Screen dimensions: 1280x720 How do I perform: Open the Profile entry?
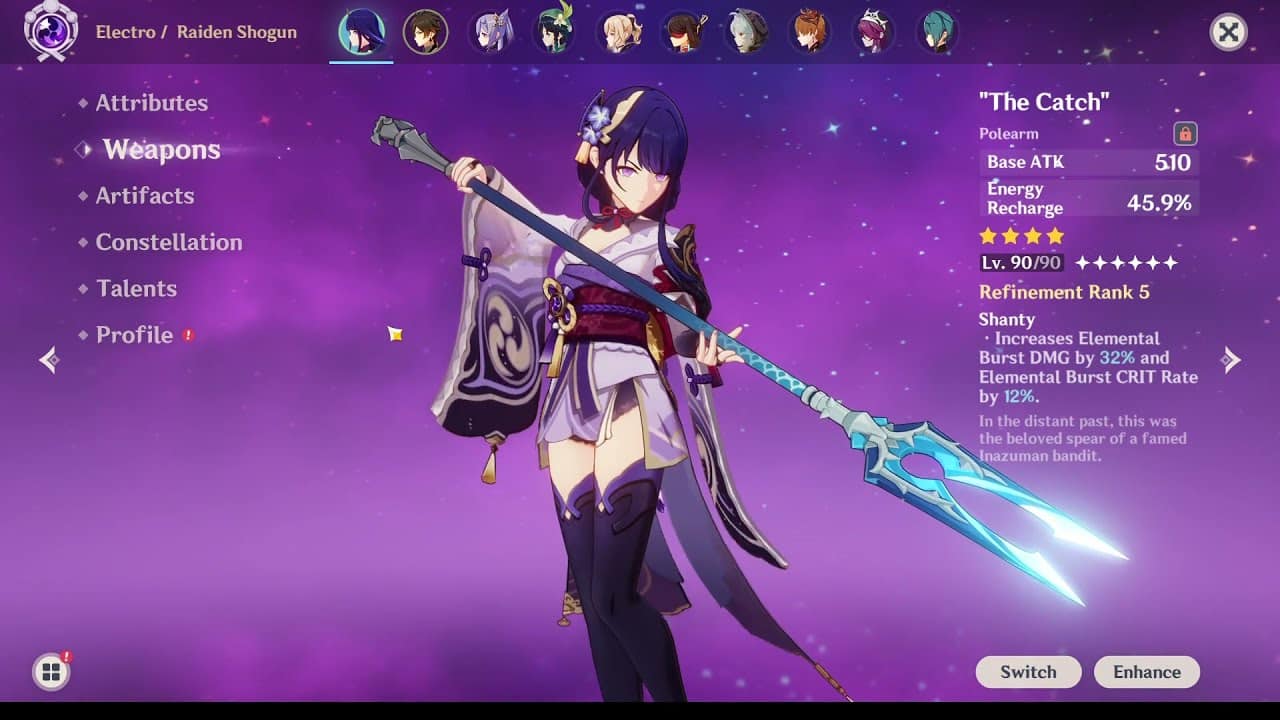point(134,335)
